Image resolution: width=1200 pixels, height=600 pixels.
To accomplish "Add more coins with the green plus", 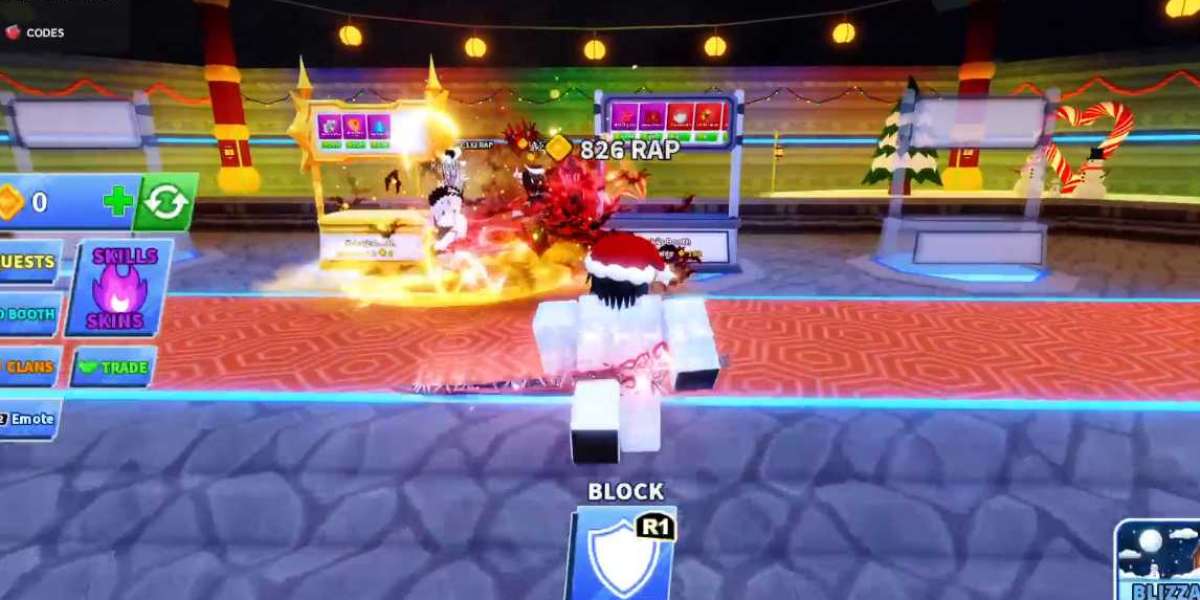I will coord(118,202).
